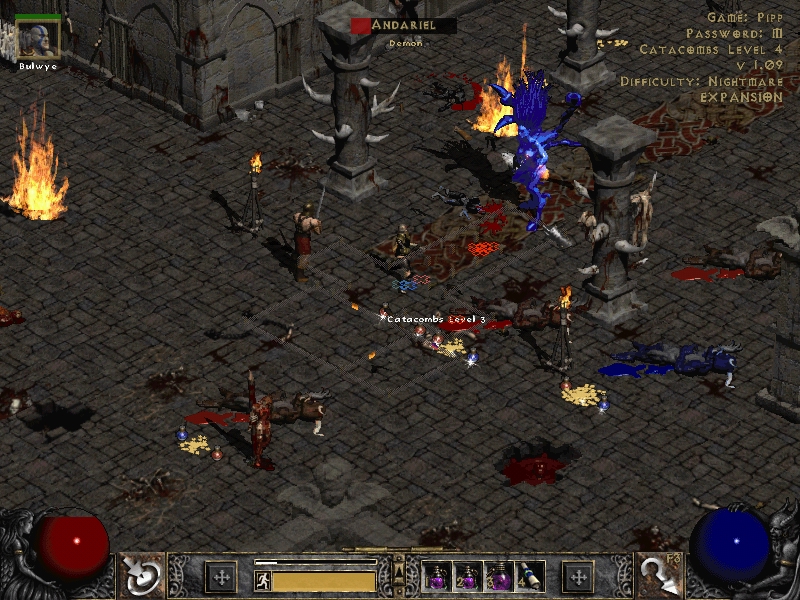Toggle the run/walk button
This screenshot has width=800, height=600.
click(261, 579)
